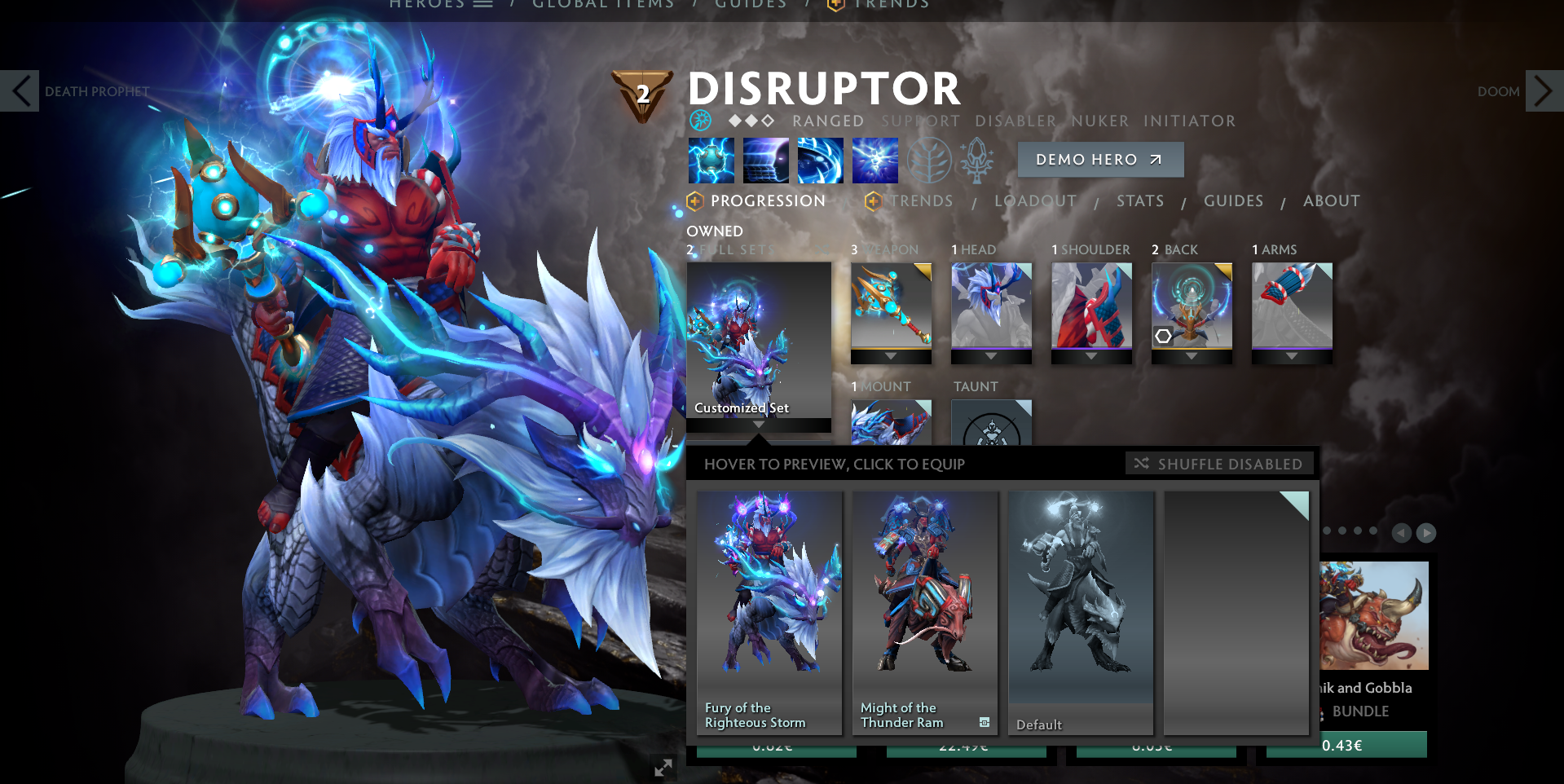Toggle the expand preview arrows icon
The width and height of the screenshot is (1564, 784).
point(663,767)
